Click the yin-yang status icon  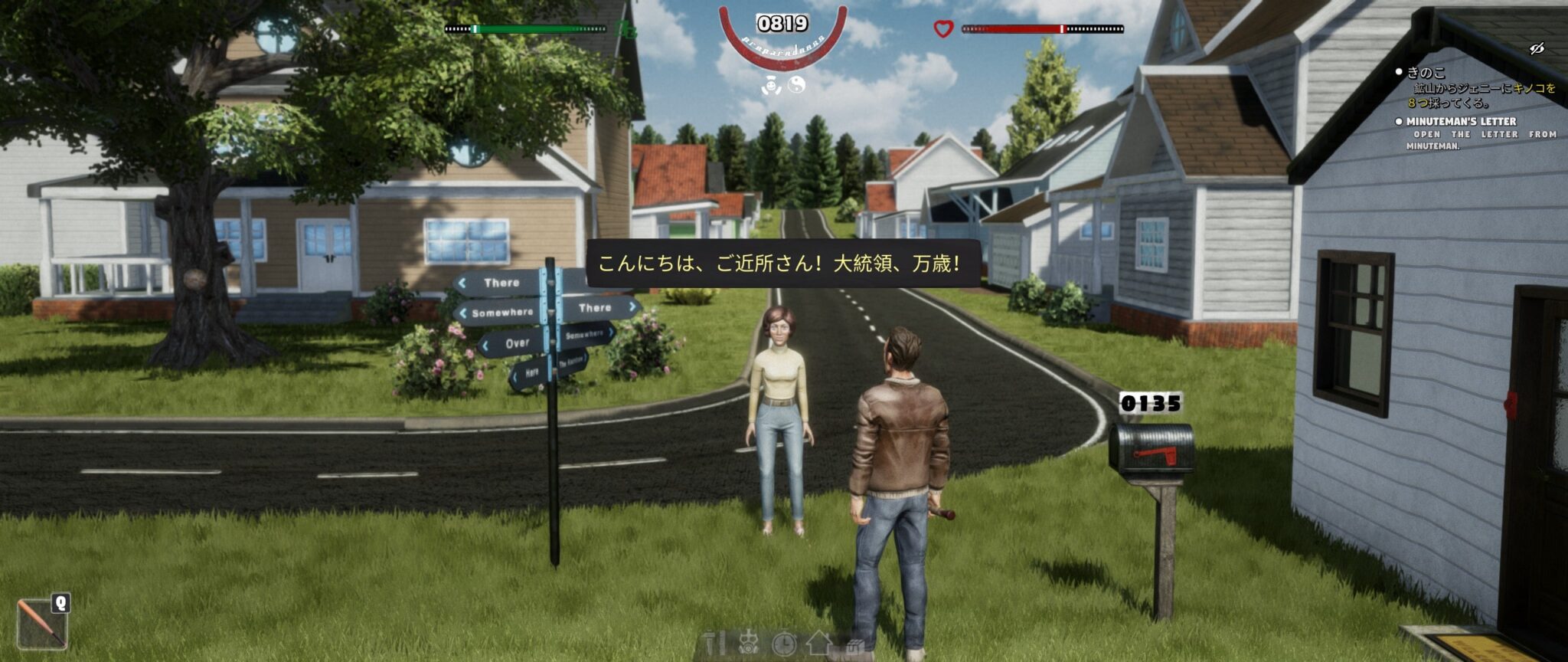coord(796,87)
